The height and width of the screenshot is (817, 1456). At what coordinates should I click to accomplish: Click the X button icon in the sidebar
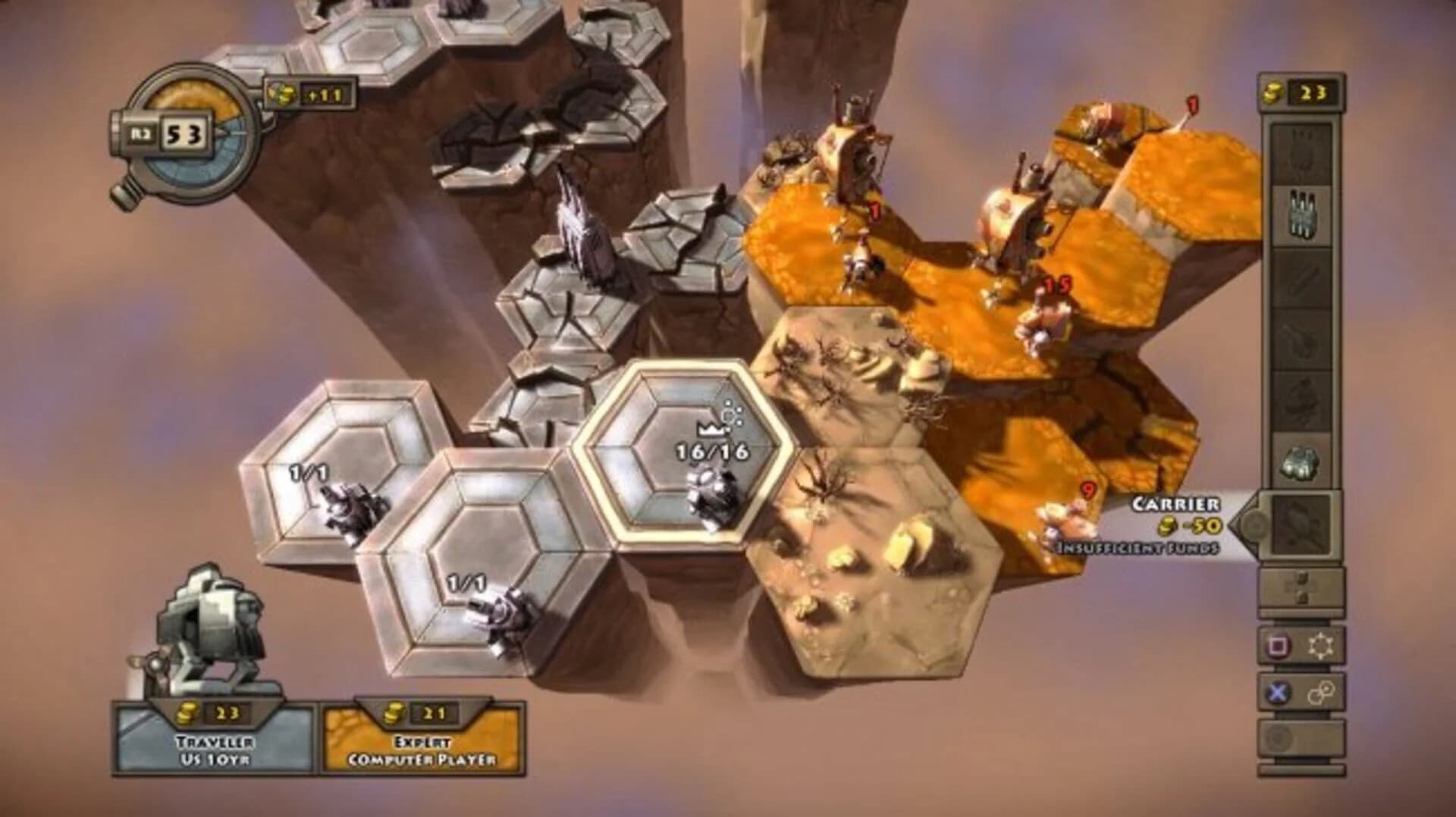click(x=1279, y=694)
